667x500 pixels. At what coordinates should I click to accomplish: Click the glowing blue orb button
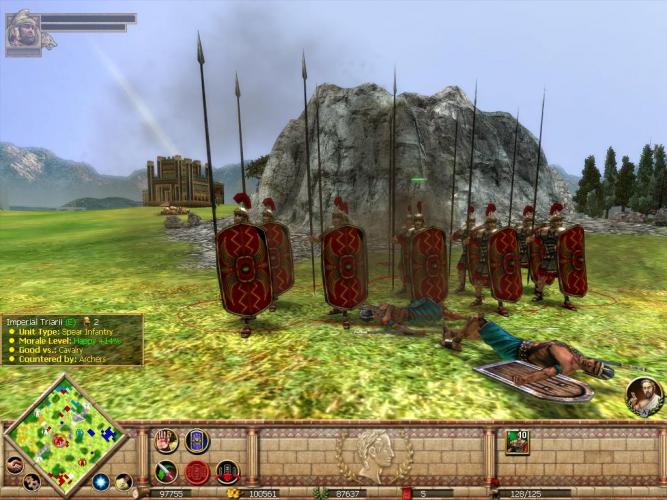101,482
